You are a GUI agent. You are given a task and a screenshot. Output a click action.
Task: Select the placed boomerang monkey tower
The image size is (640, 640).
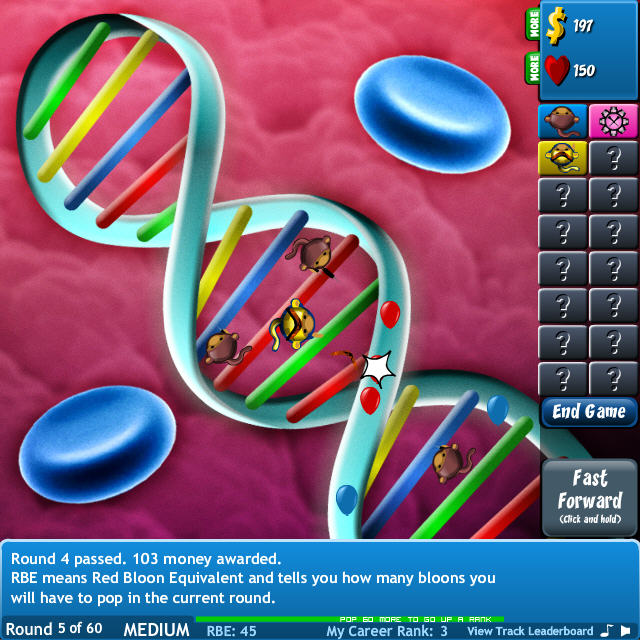[296, 323]
